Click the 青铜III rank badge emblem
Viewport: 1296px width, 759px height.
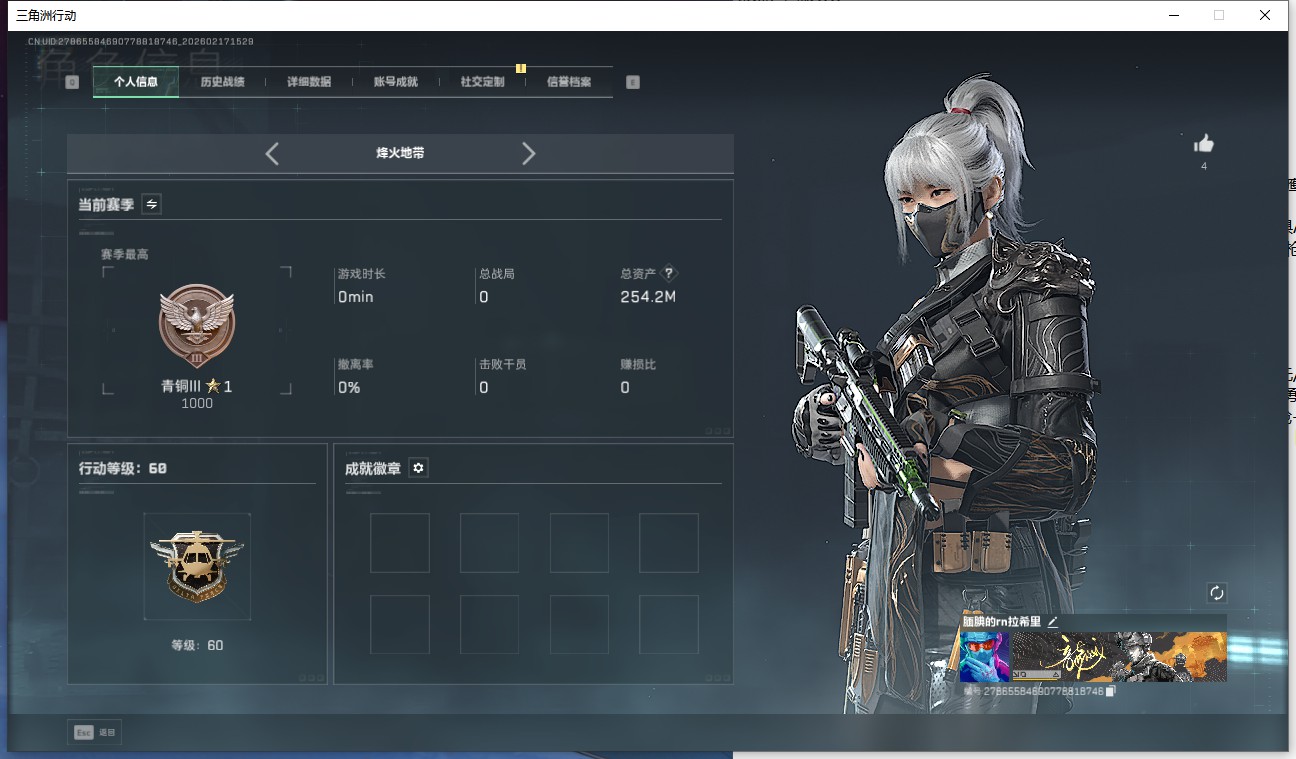(x=196, y=325)
